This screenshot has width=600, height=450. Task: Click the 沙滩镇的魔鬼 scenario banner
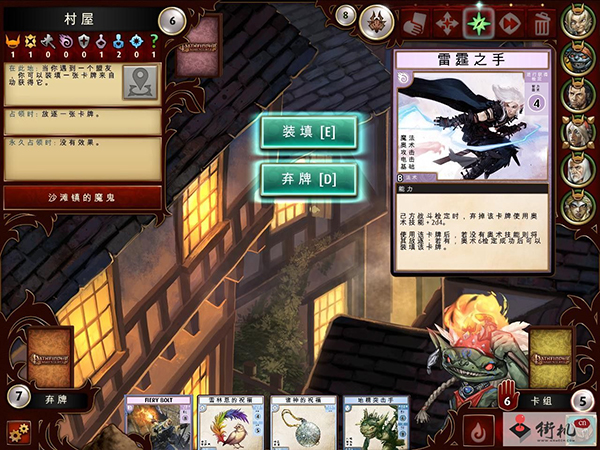coord(82,197)
